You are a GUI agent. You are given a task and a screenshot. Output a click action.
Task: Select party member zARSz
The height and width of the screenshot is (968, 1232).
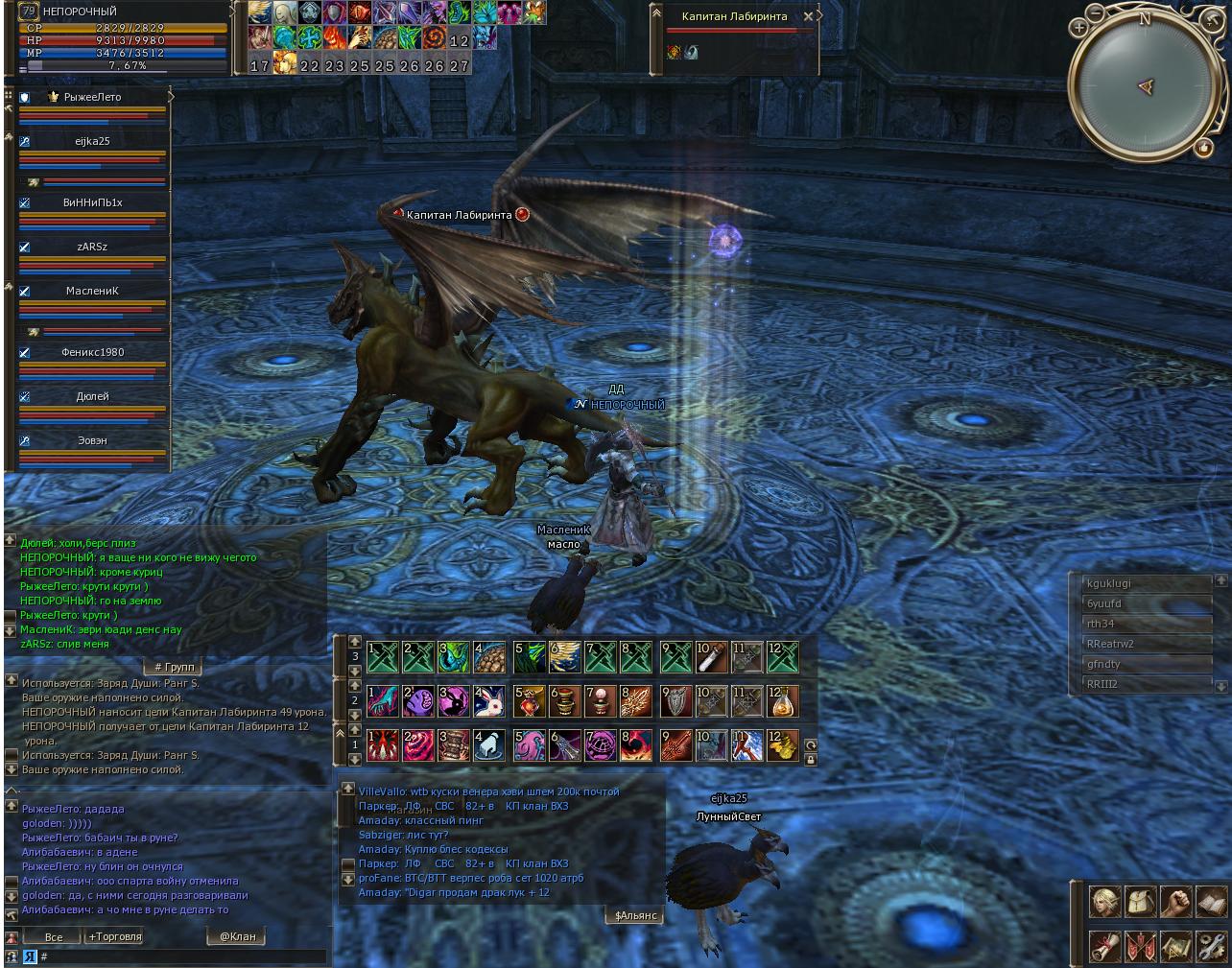click(x=92, y=247)
